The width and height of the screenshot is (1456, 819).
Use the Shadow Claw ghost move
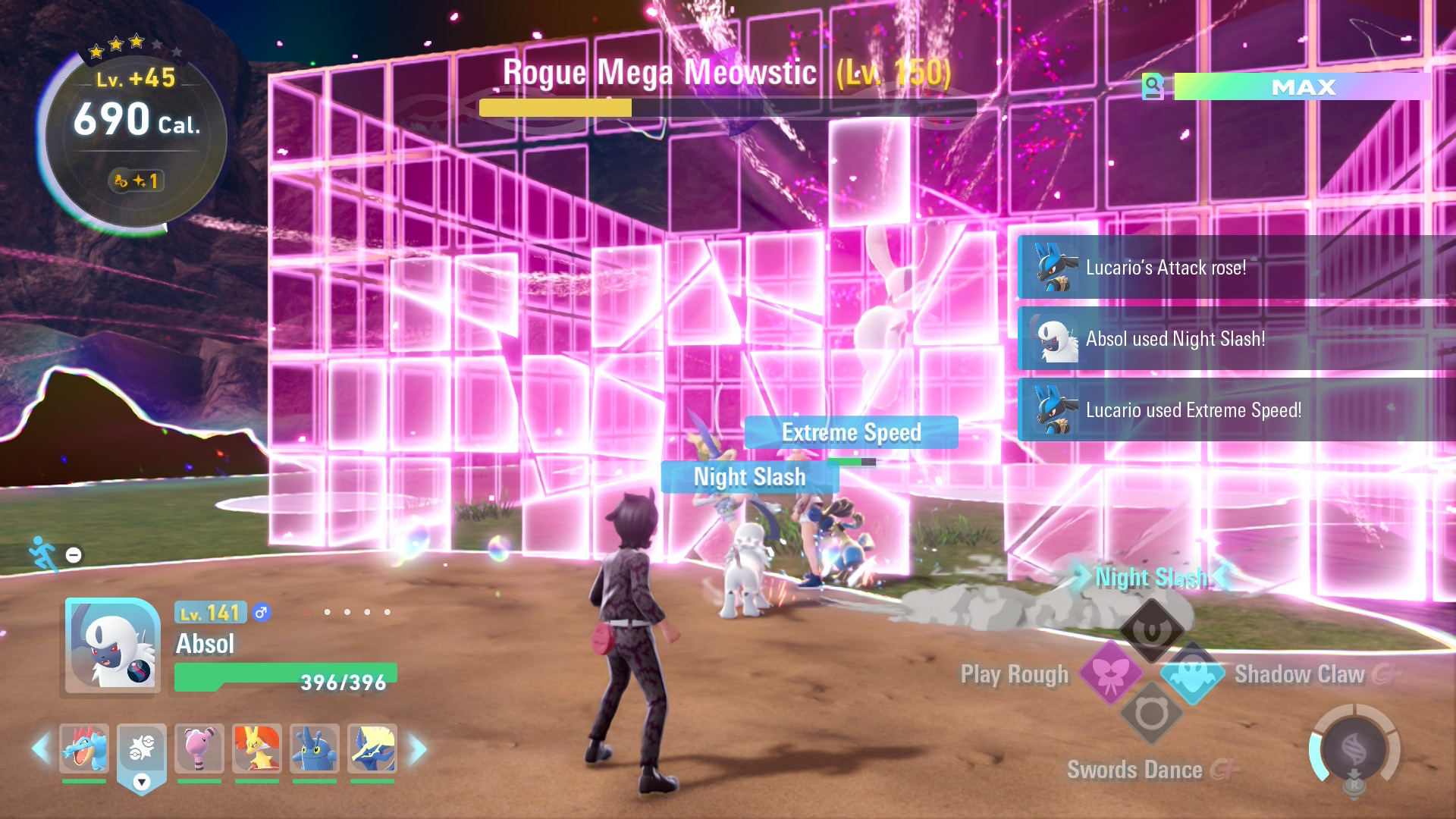point(1192,673)
